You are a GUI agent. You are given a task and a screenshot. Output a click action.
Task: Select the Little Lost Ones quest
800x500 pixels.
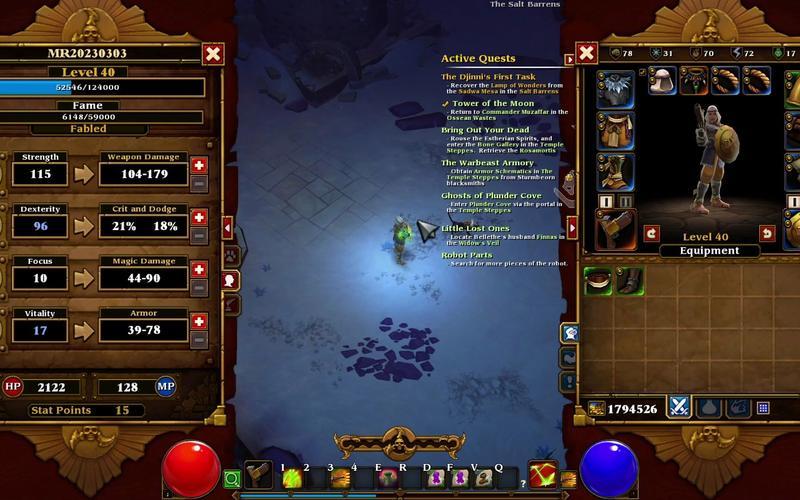(x=476, y=228)
